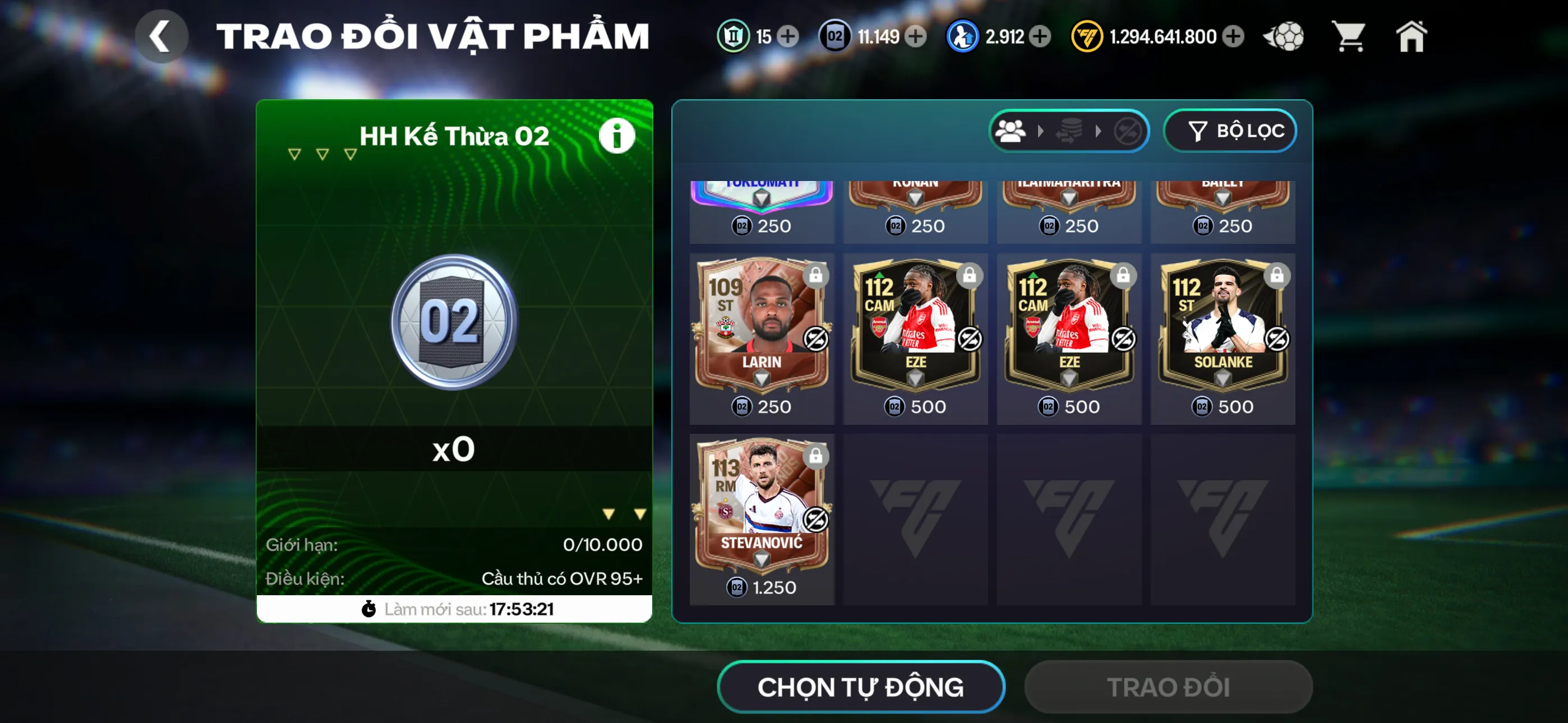
Task: Open the football ball icon in the top bar
Action: pyautogui.click(x=1284, y=37)
